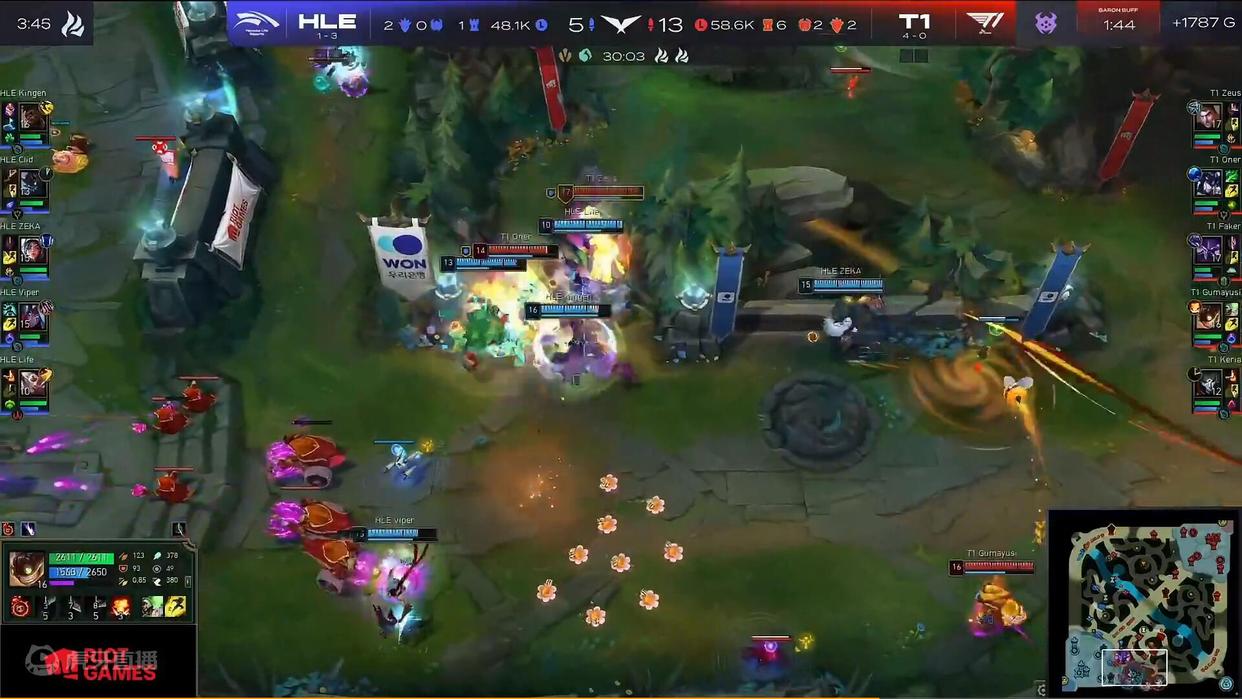Select T1 Oner's champion portrait
1242x699 pixels.
[1209, 183]
